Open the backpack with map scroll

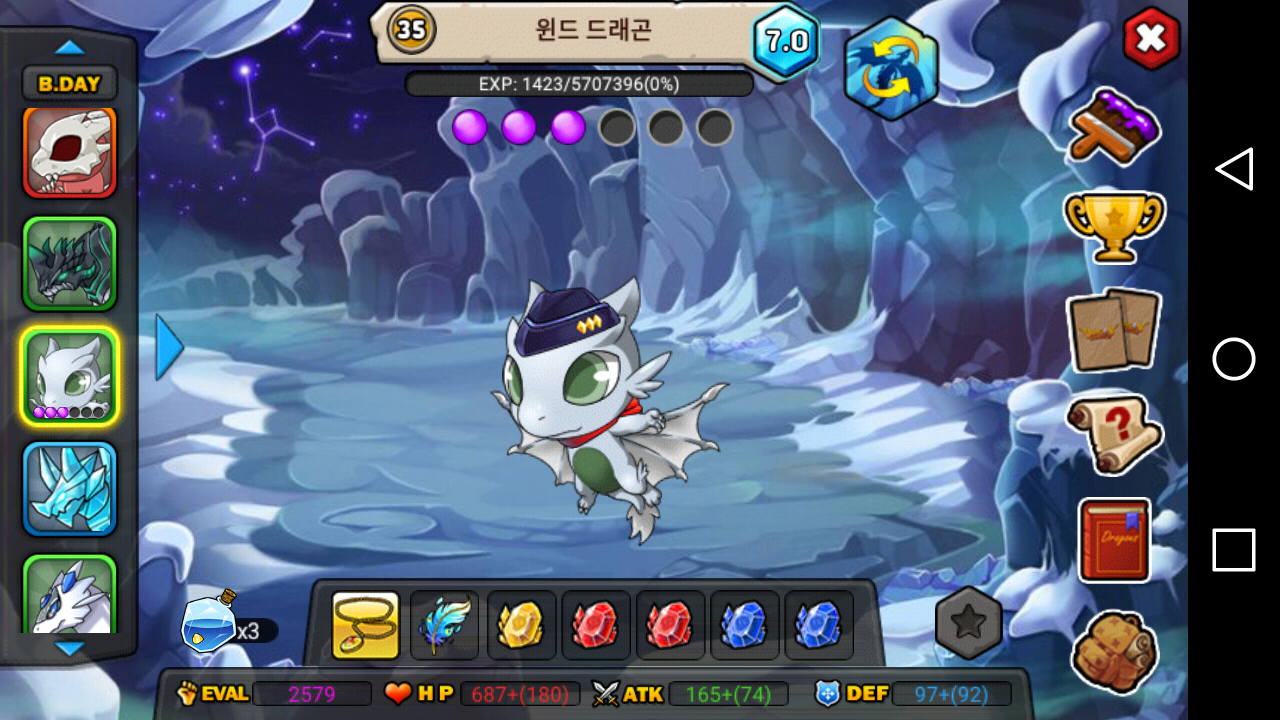click(1114, 651)
